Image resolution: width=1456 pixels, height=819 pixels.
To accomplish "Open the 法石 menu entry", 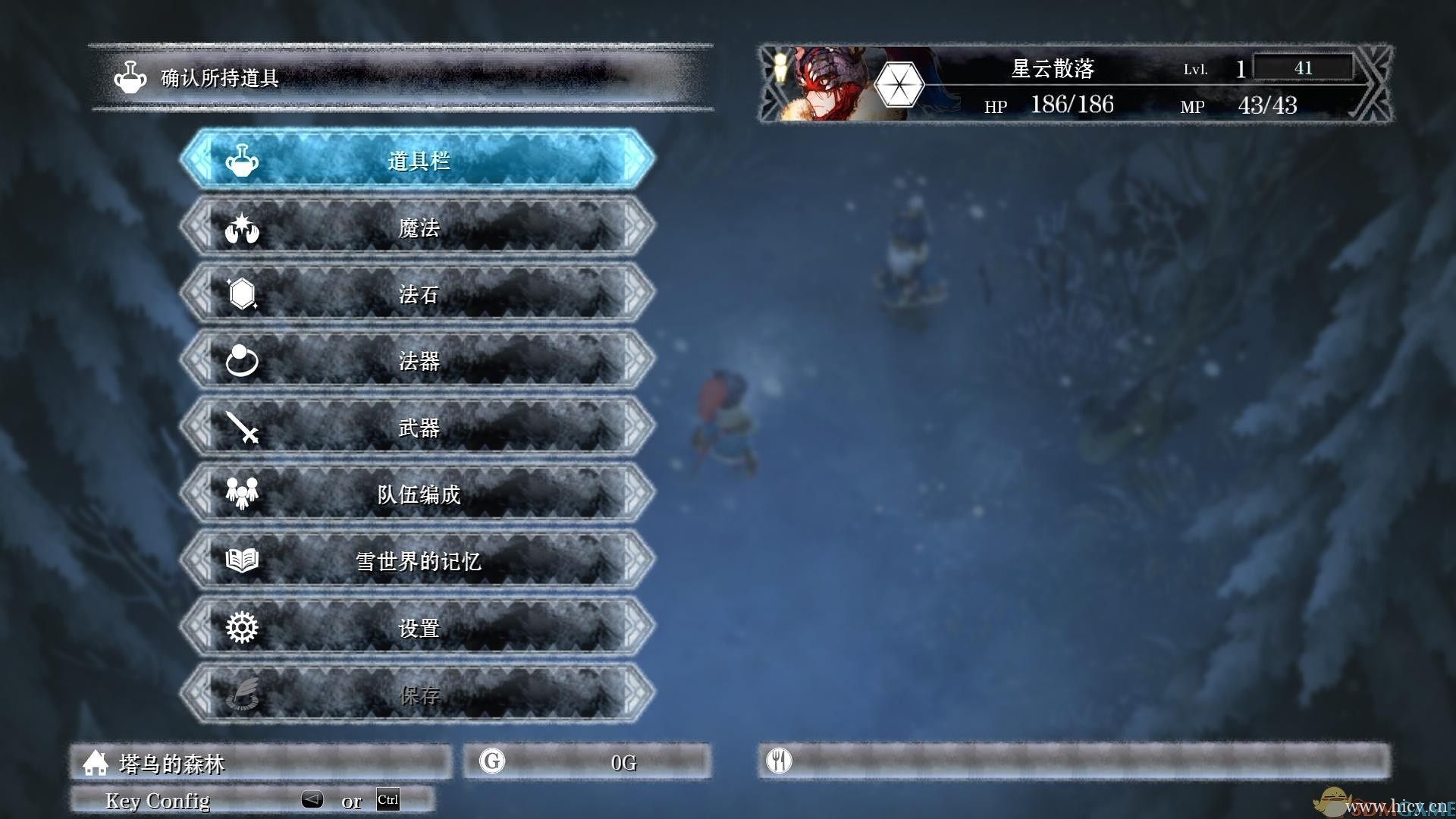I will pos(418,293).
